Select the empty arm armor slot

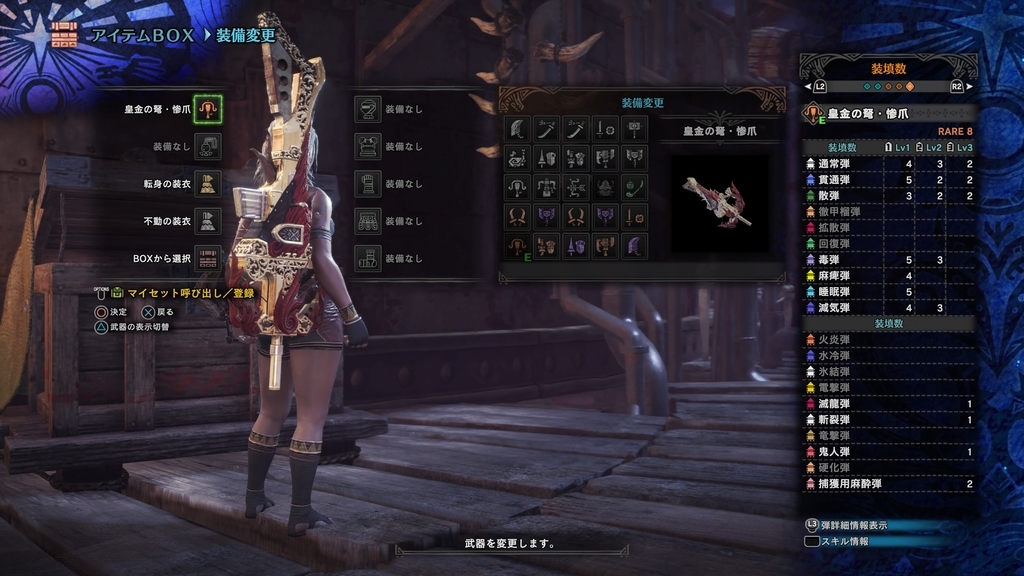pos(369,184)
